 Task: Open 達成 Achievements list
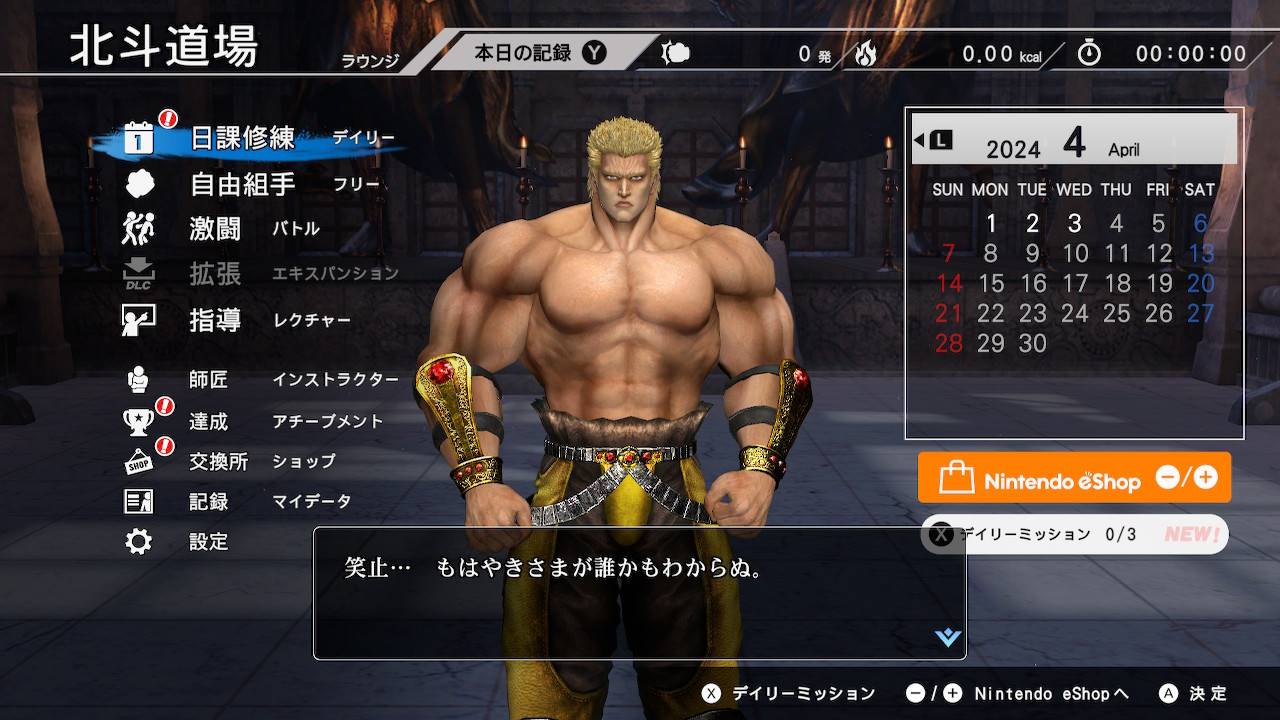pyautogui.click(x=209, y=422)
